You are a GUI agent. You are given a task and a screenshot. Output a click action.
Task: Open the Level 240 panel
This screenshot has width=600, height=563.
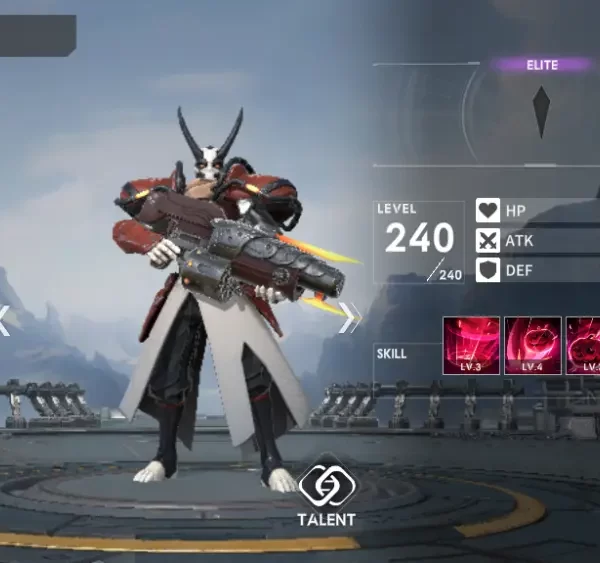coord(421,241)
